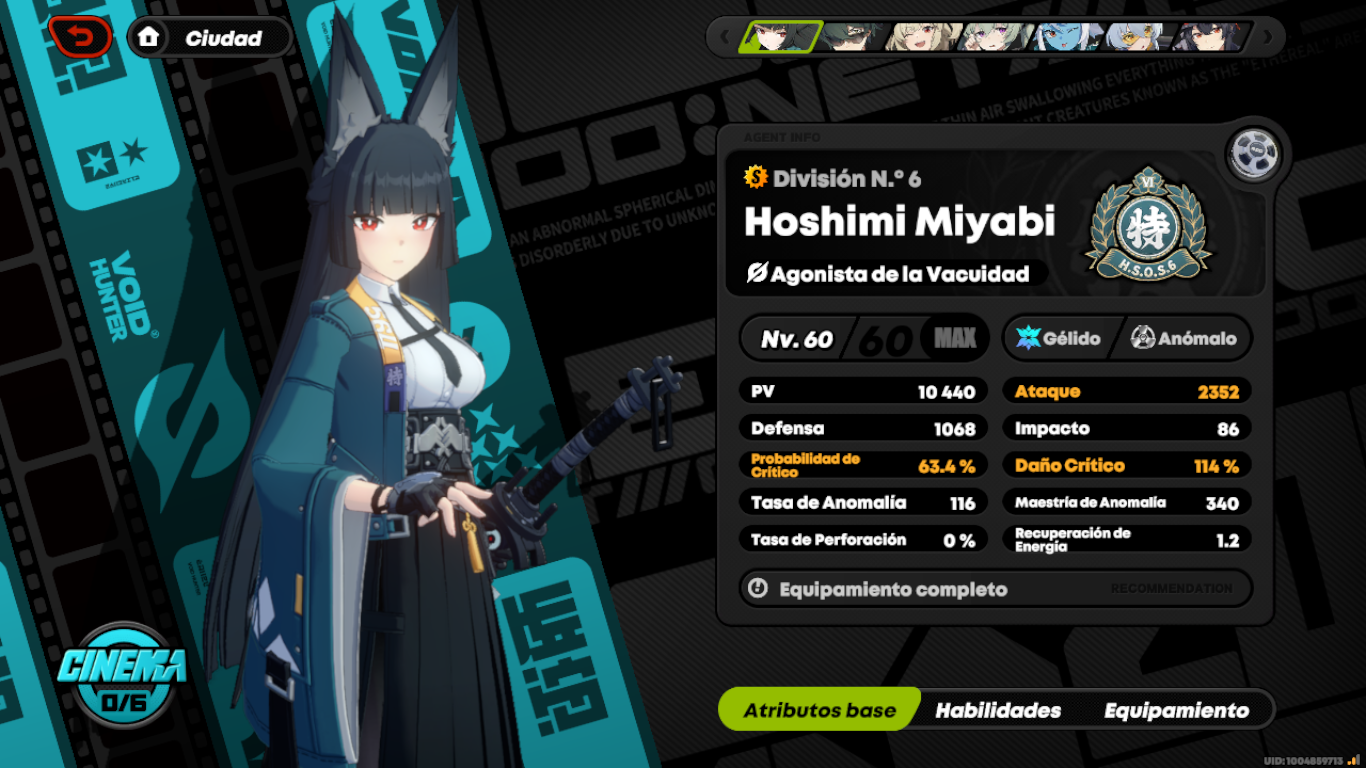This screenshot has width=1366, height=768.
Task: Select the Atributos base tab
Action: coord(818,710)
